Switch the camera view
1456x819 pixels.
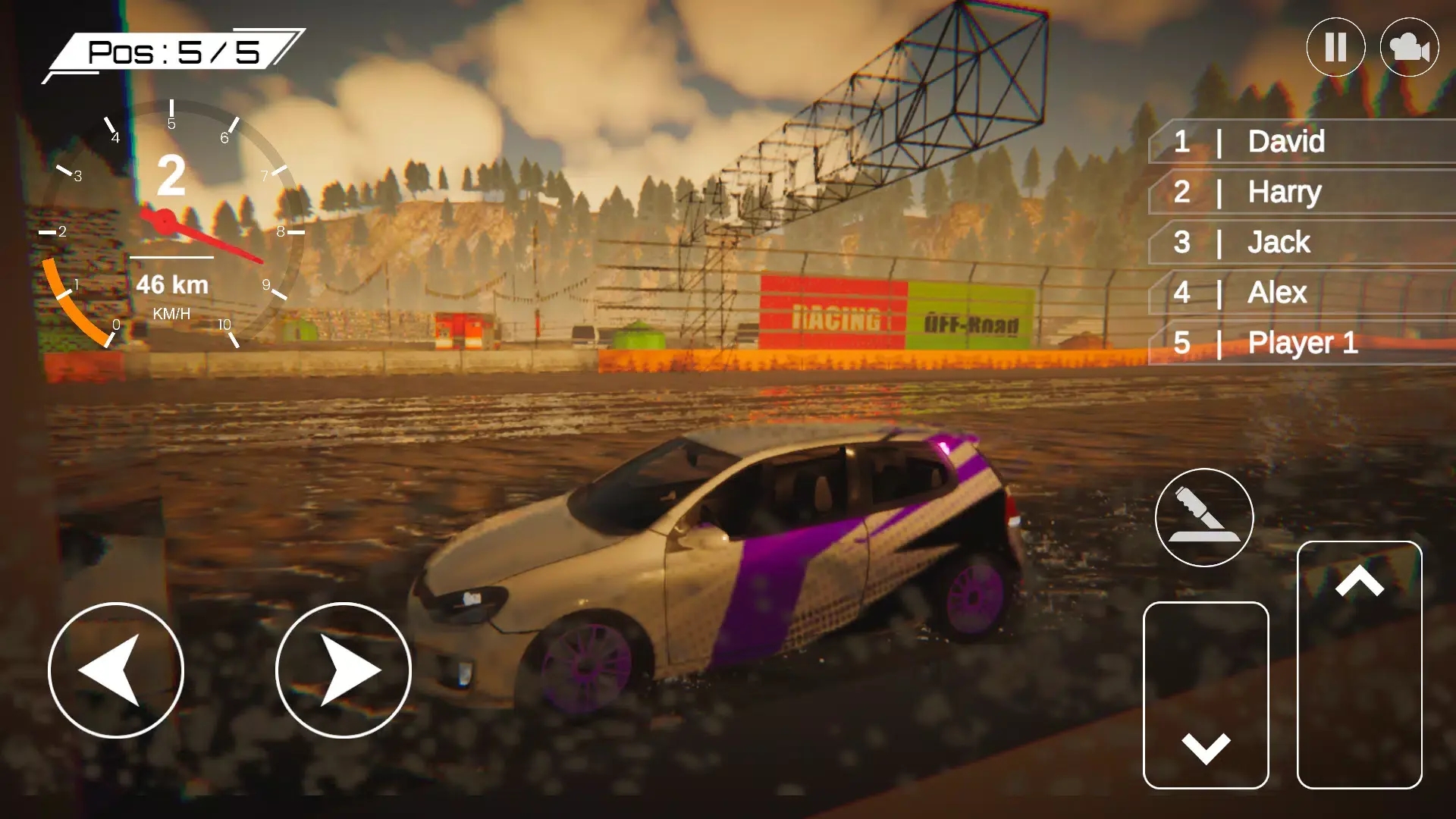(x=1409, y=47)
